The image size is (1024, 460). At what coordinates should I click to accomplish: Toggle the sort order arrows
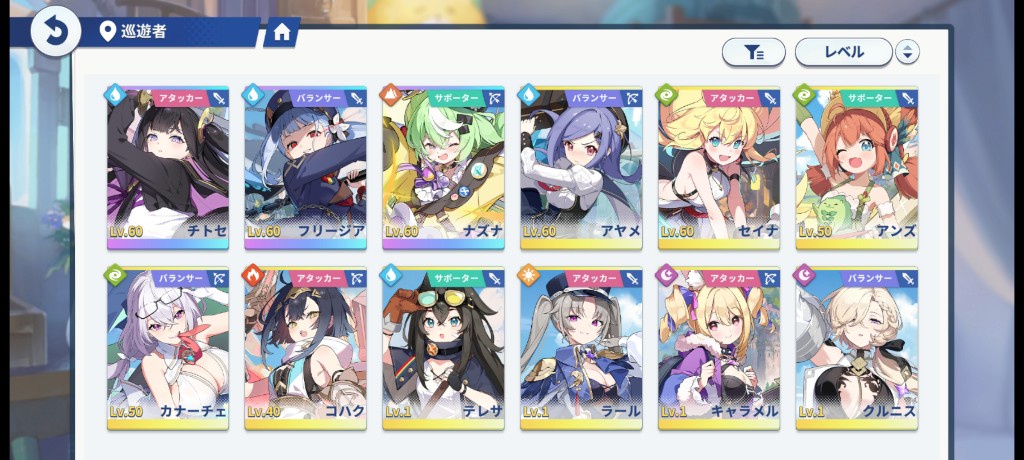(x=907, y=52)
